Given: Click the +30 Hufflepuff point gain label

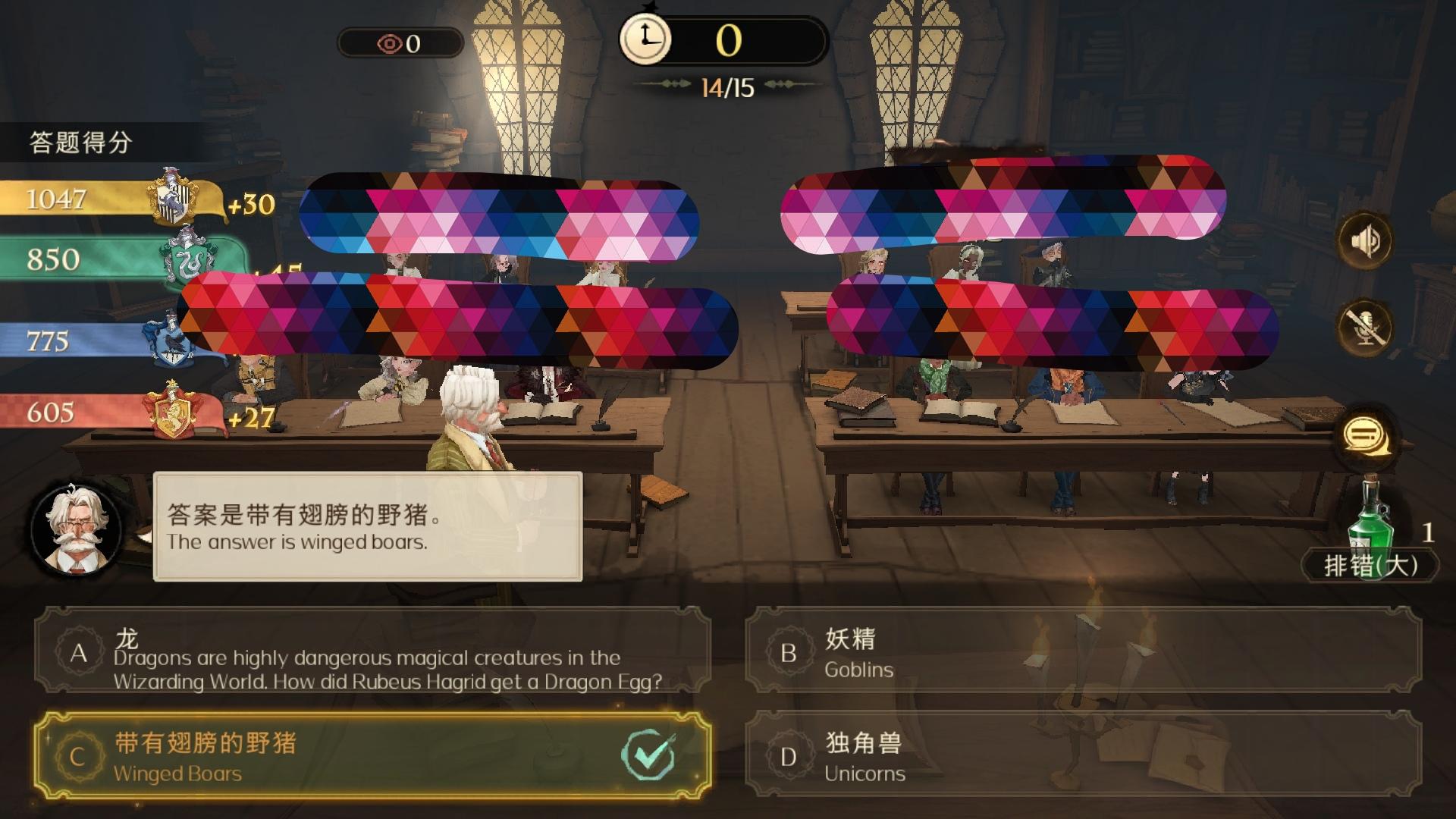Looking at the screenshot, I should pyautogui.click(x=250, y=203).
